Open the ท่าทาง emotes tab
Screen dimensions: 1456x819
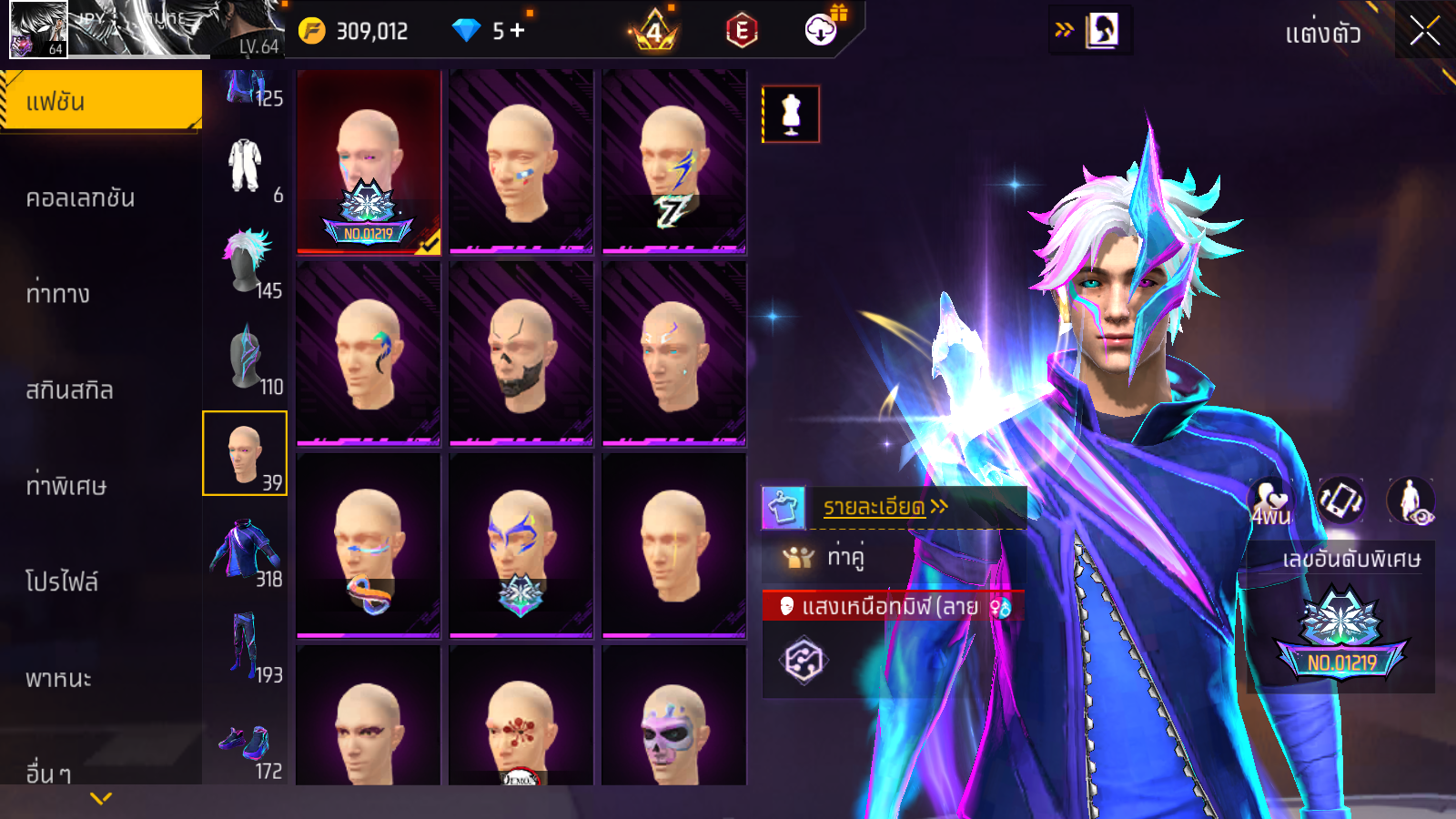coord(58,294)
